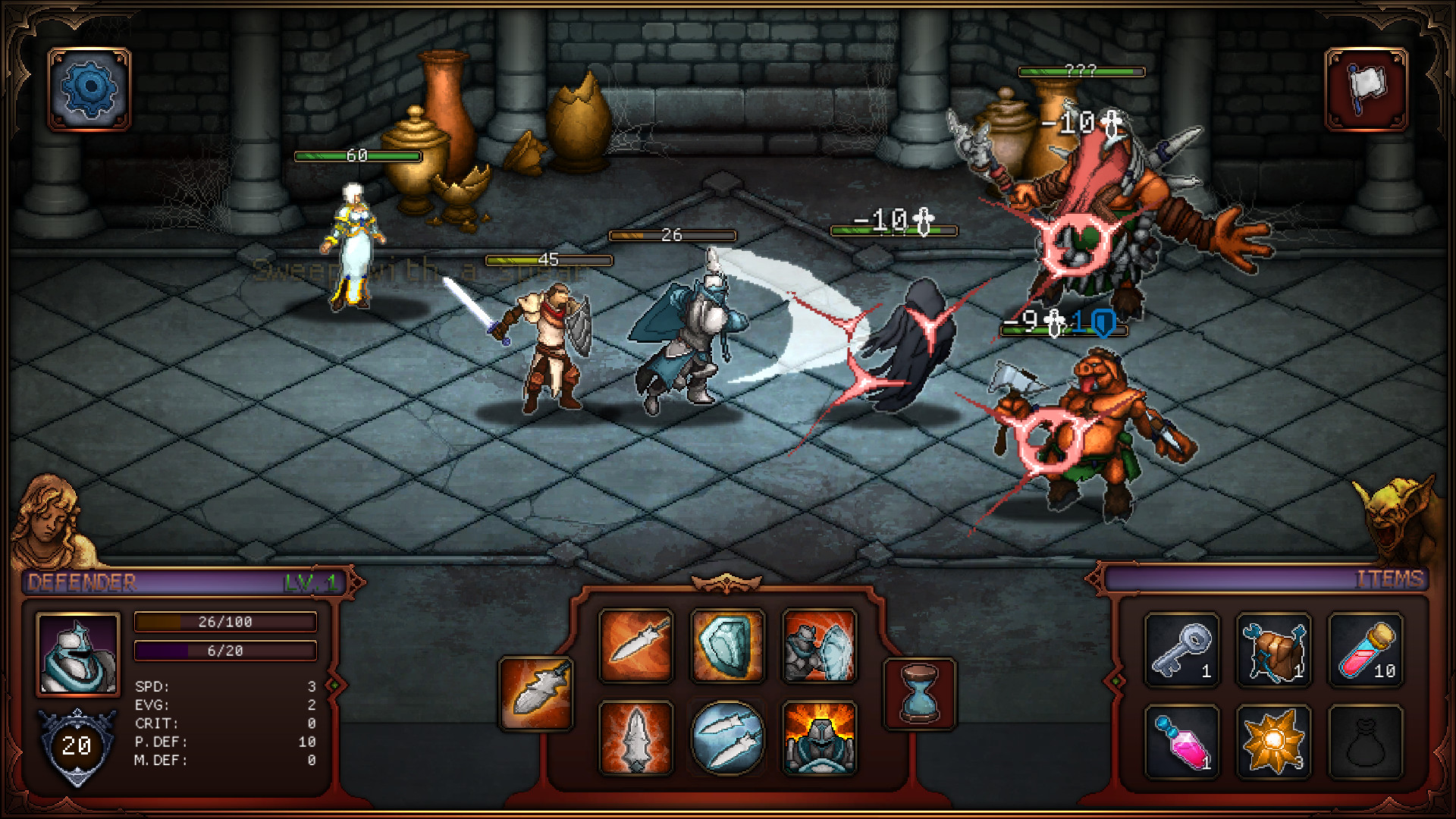Select the golden sunburst item
Image resolution: width=1456 pixels, height=819 pixels.
[x=1274, y=742]
